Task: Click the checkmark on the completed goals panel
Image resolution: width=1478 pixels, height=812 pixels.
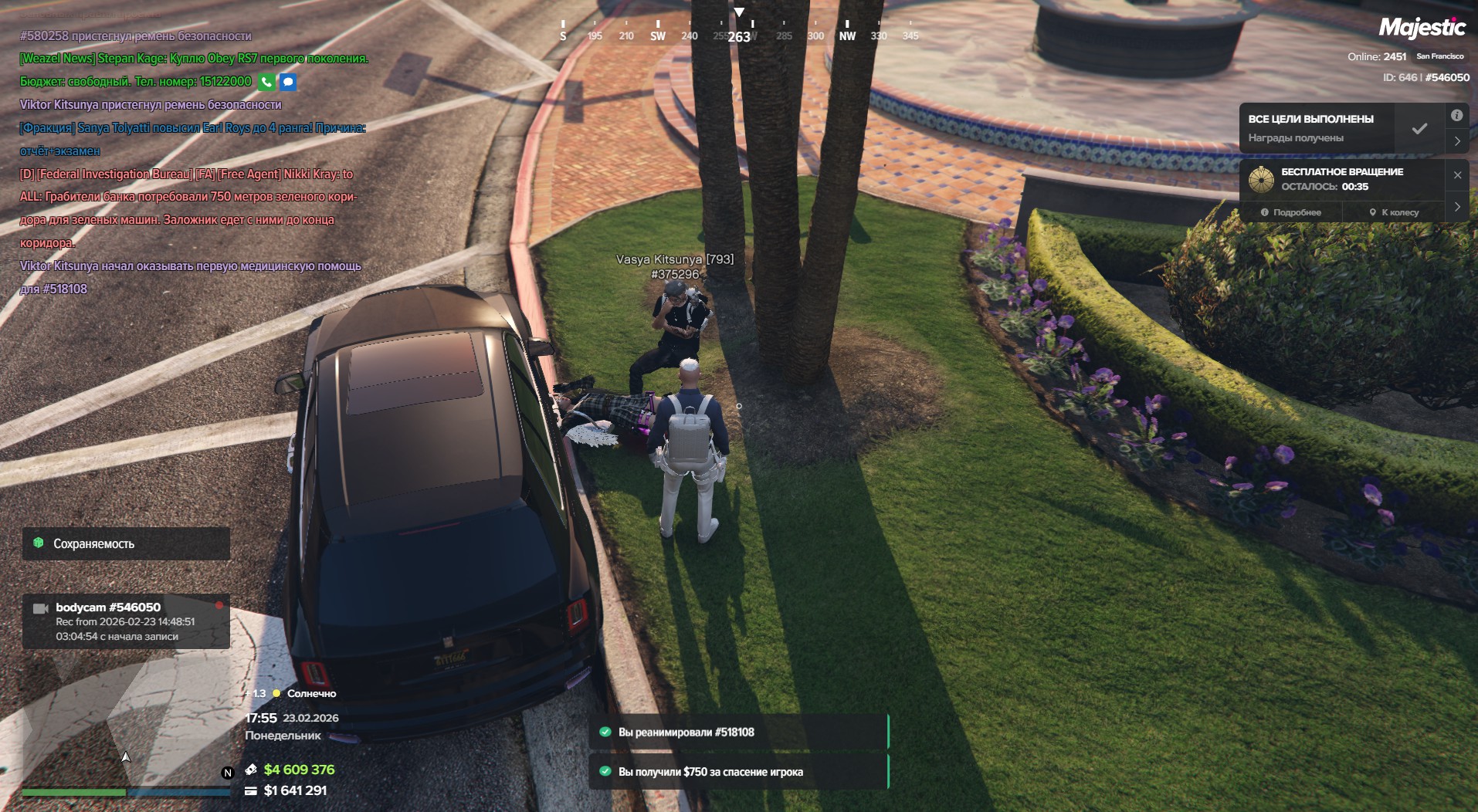Action: 1419,128
